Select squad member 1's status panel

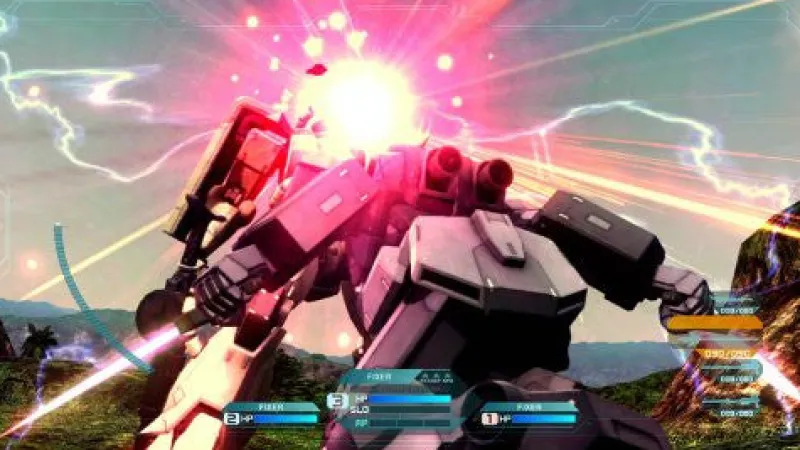[529, 413]
